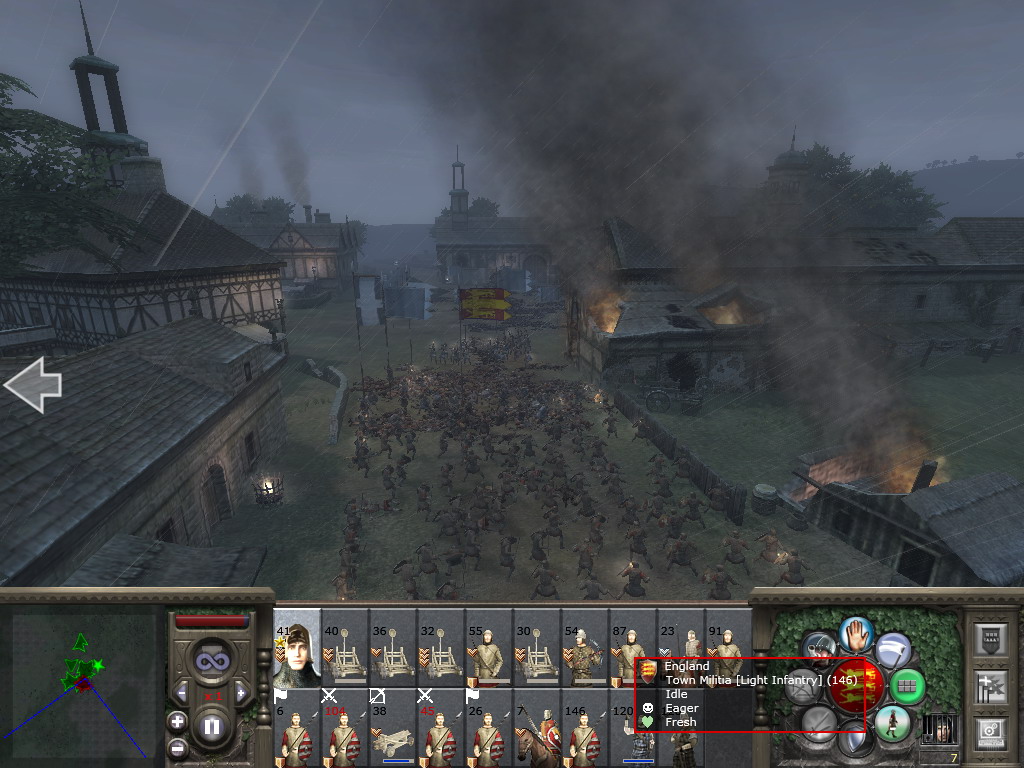
Task: Activate the withdraw button with white flag
Action: (893, 650)
